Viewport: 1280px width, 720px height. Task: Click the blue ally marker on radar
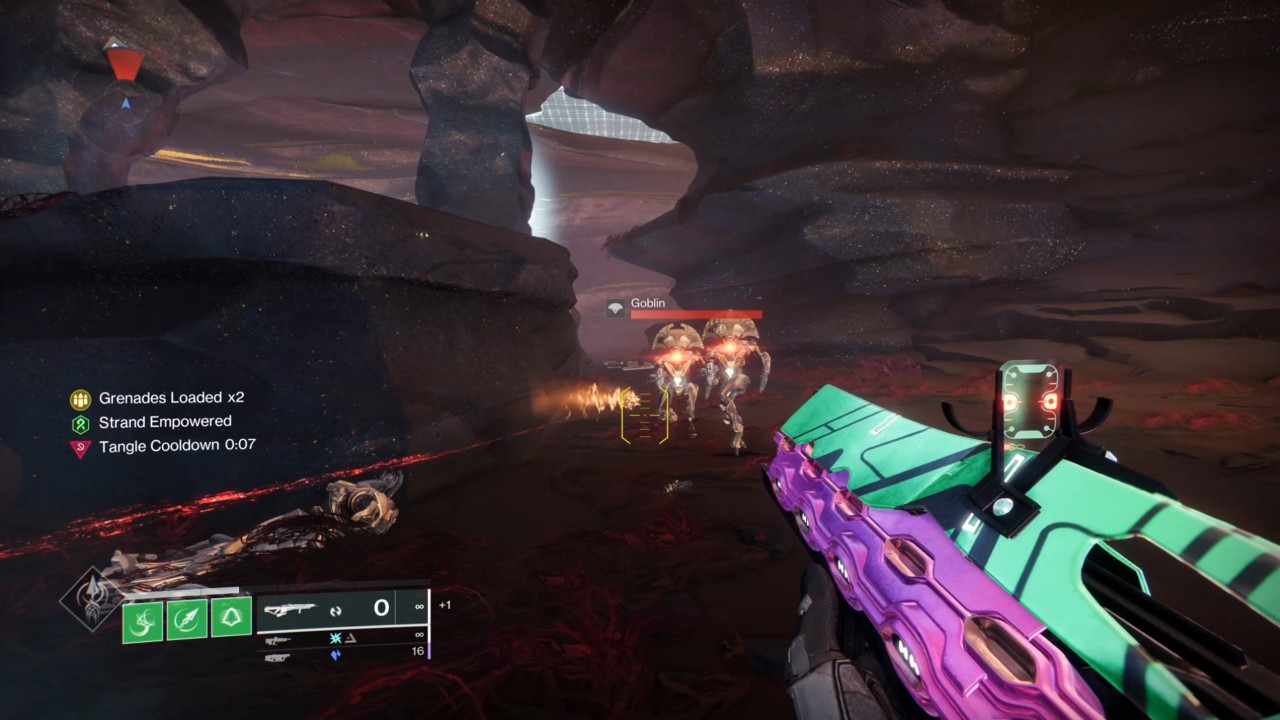[128, 102]
